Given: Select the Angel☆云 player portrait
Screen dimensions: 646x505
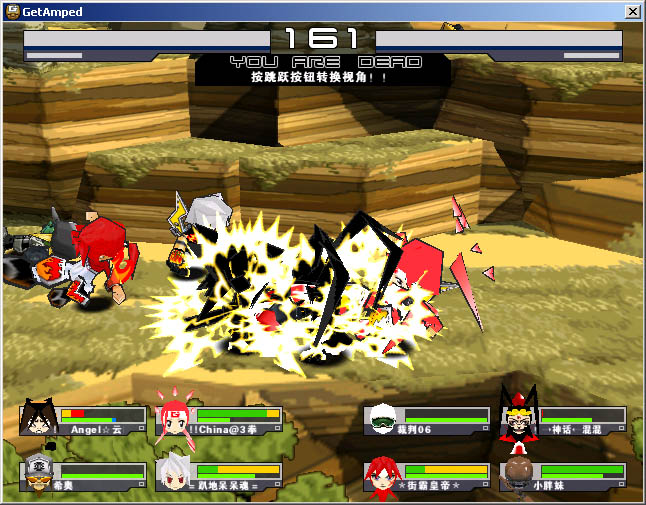Looking at the screenshot, I should [x=38, y=419].
